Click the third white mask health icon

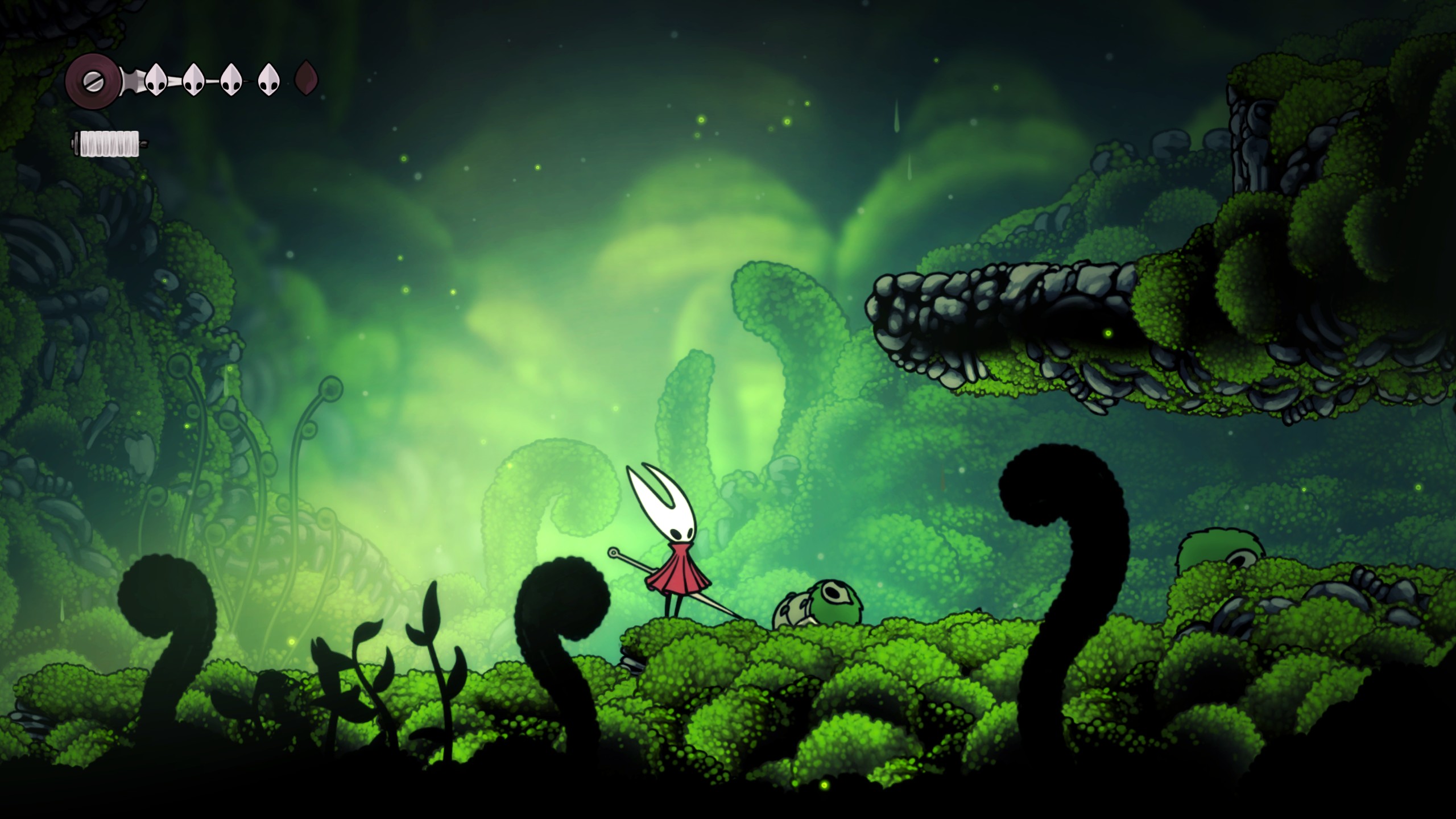click(231, 80)
